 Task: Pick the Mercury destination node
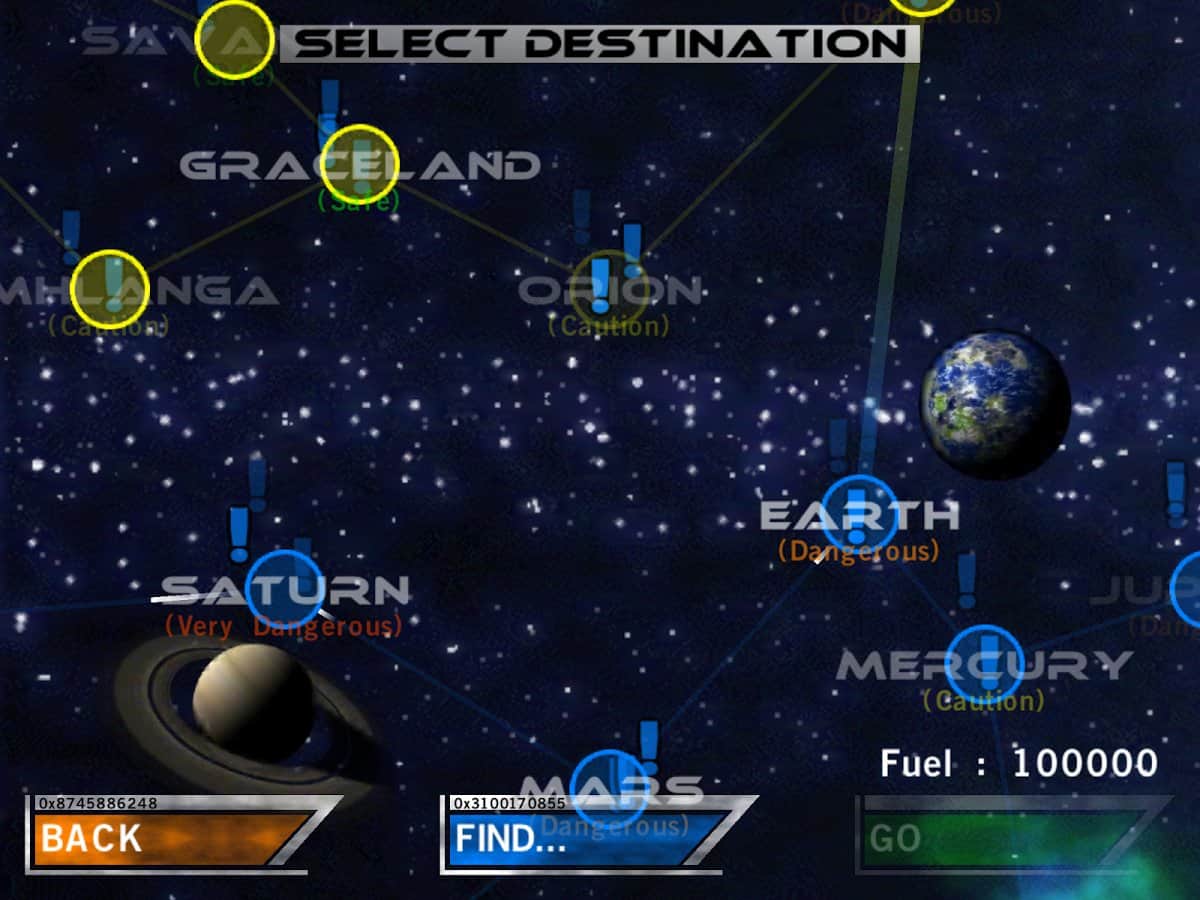click(x=984, y=664)
